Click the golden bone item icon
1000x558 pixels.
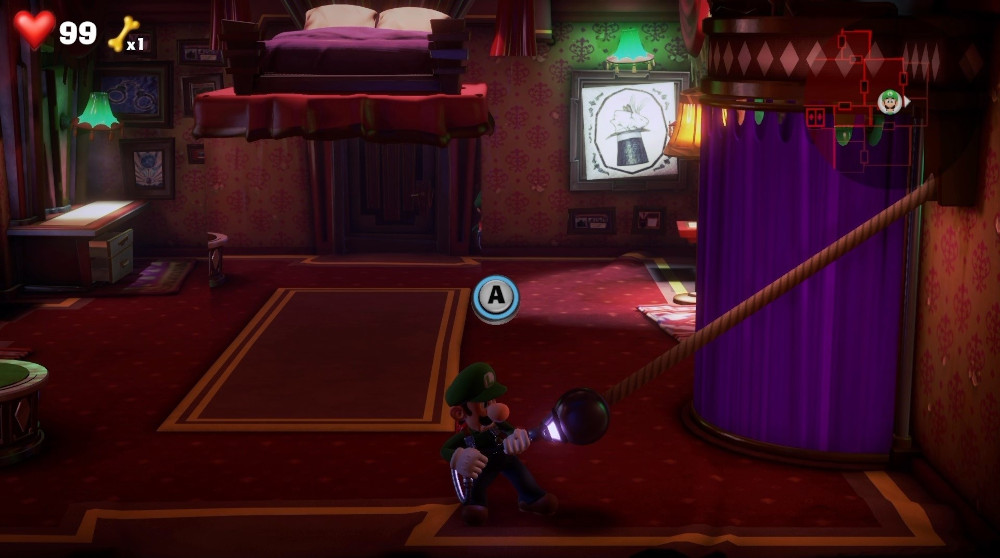point(122,34)
